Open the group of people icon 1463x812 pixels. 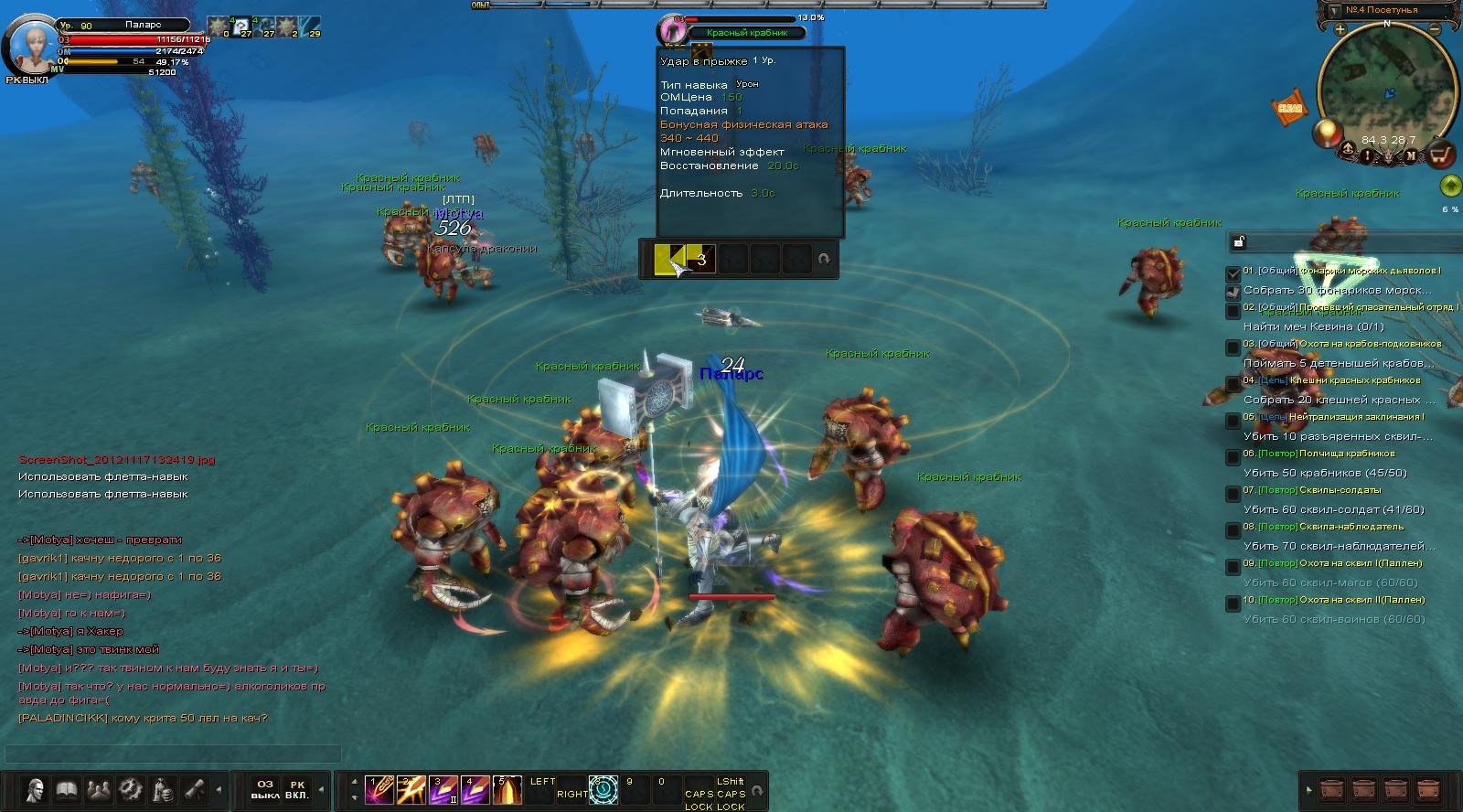pos(98,789)
